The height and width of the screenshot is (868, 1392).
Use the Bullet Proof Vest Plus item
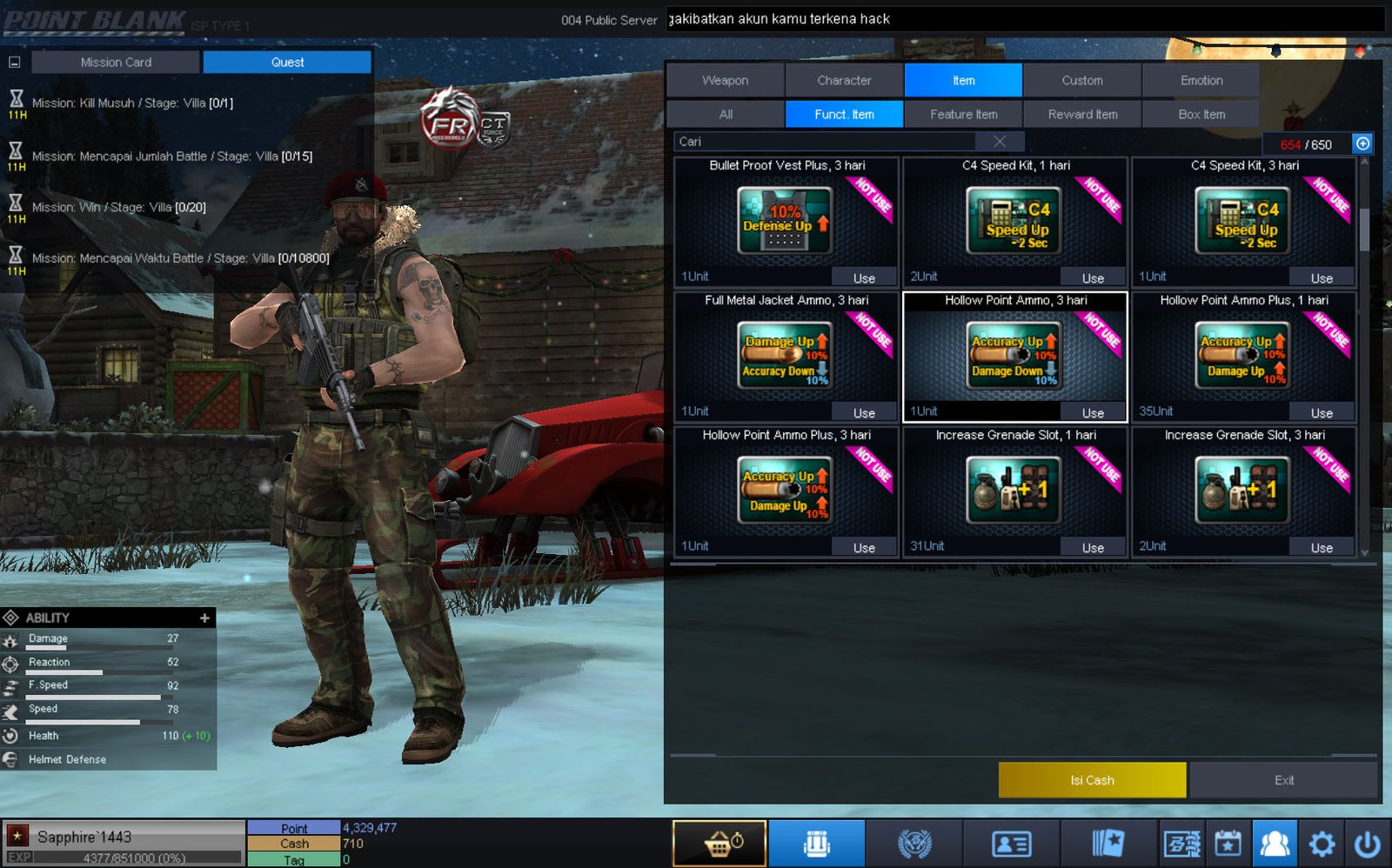[x=863, y=278]
